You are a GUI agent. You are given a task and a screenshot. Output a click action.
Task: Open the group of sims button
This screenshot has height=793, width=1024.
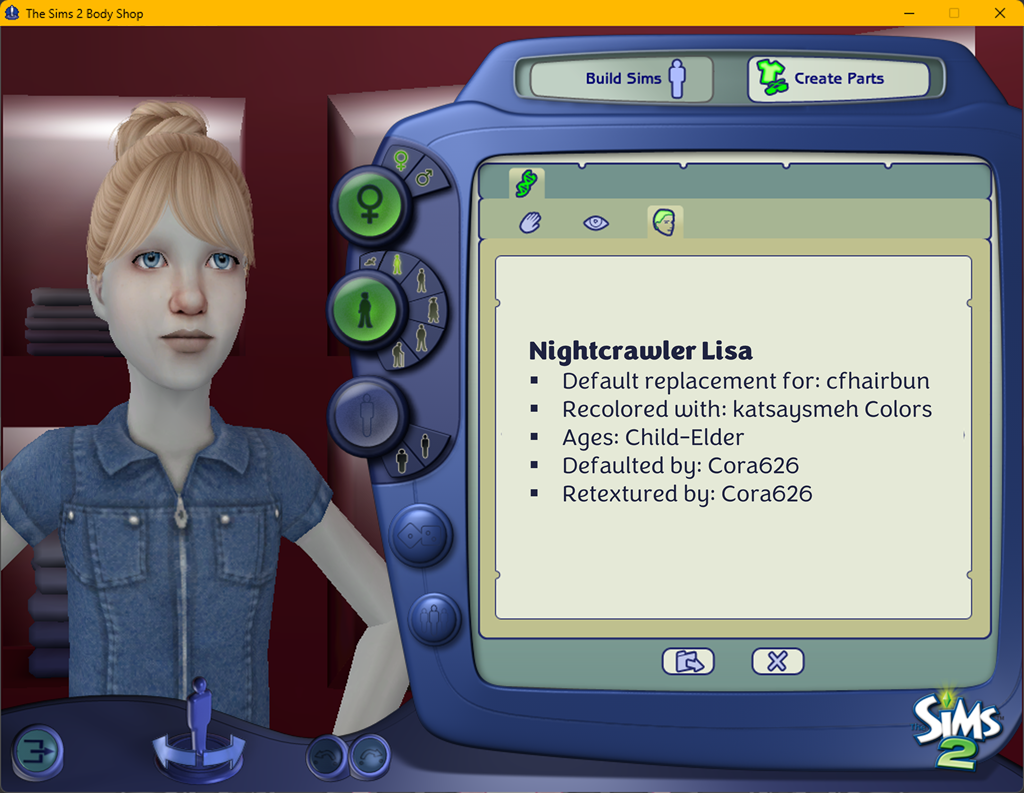pos(433,620)
